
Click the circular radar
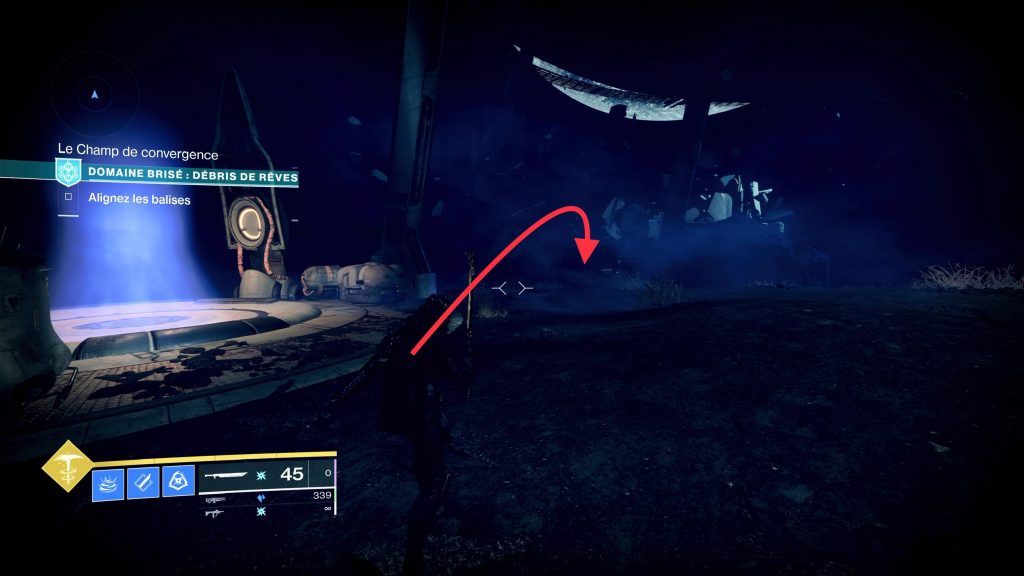[94, 93]
